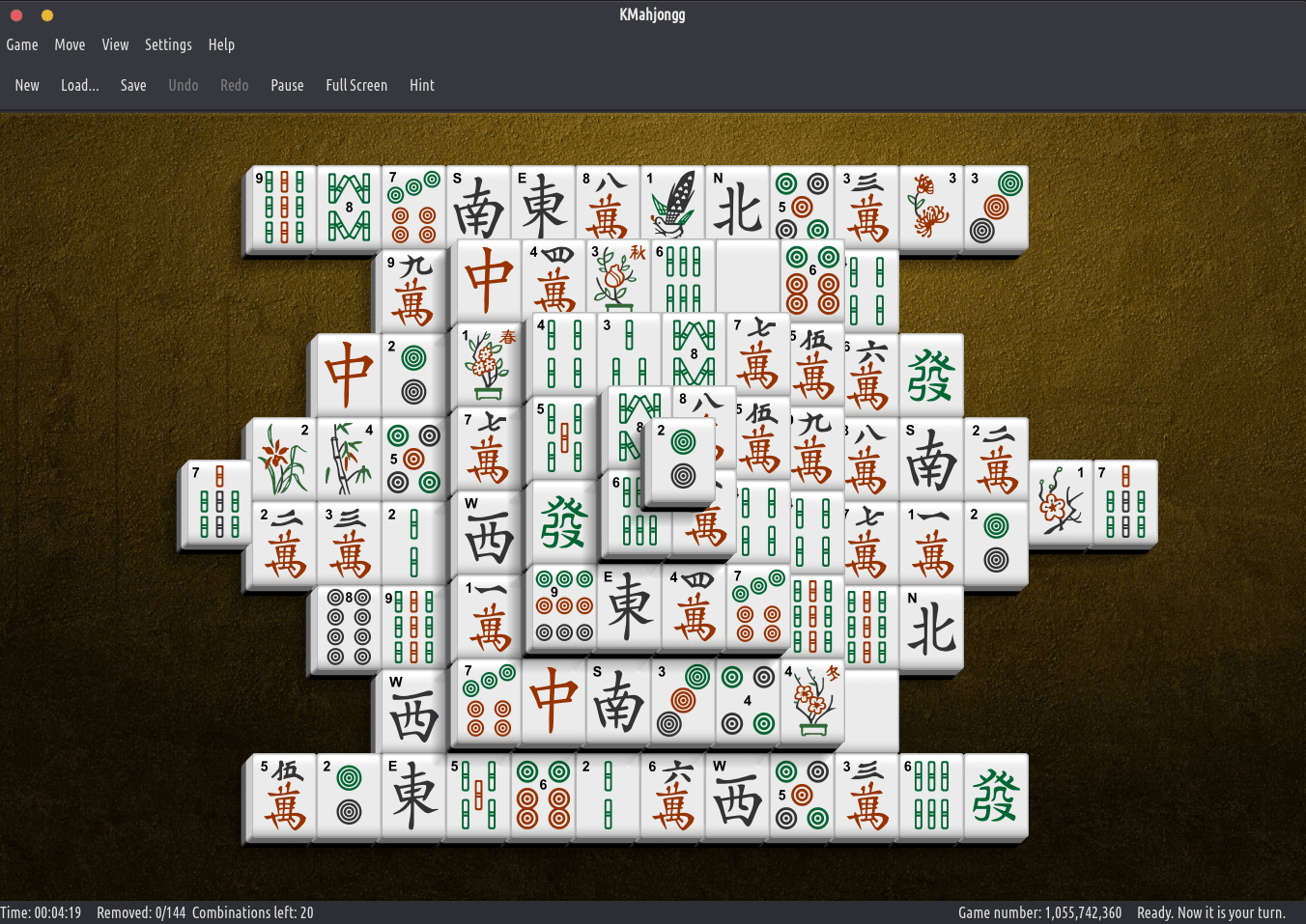The height and width of the screenshot is (924, 1306).
Task: Open the Game menu
Action: coord(22,44)
